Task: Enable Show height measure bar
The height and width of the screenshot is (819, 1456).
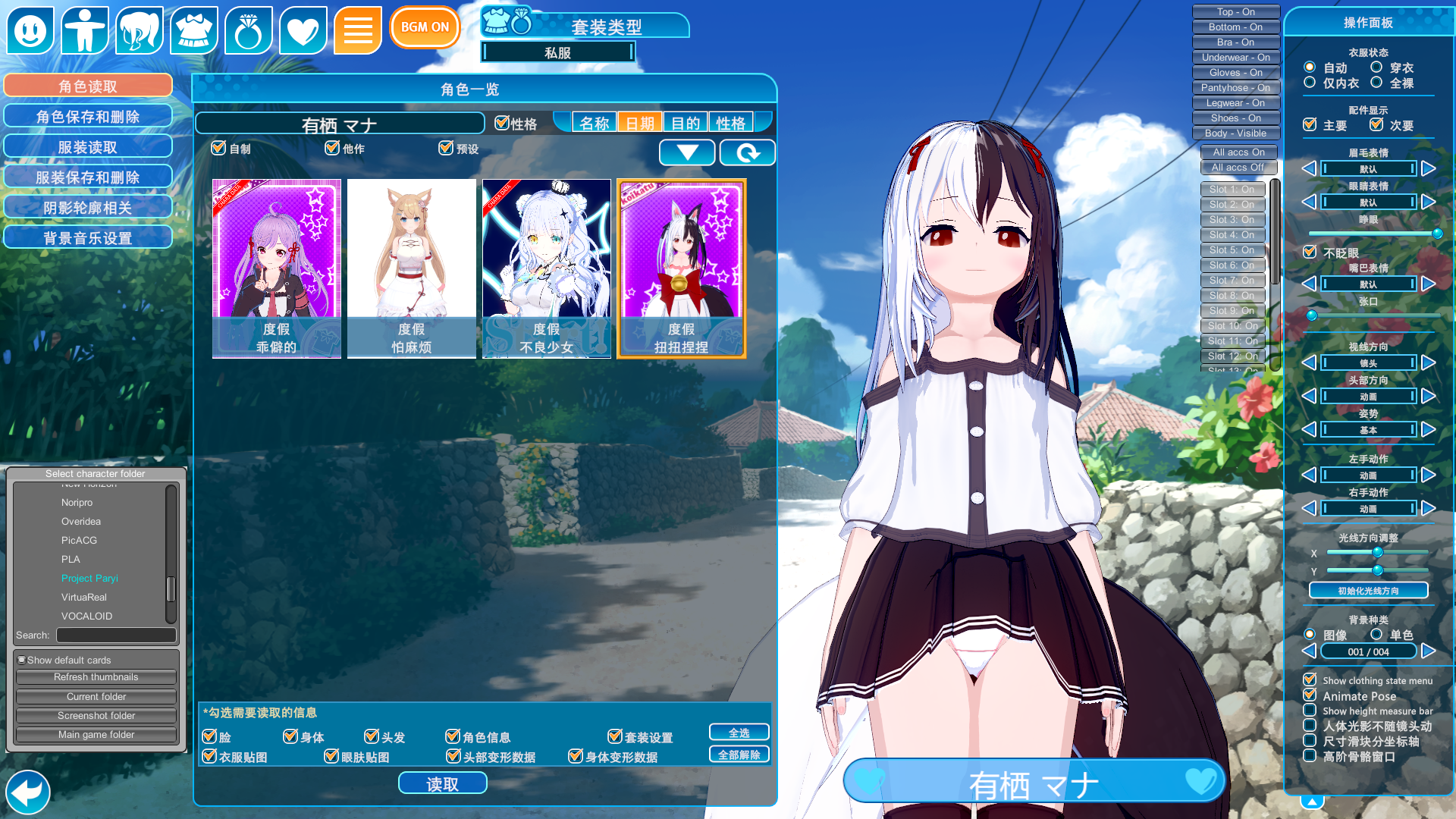Action: click(1310, 711)
